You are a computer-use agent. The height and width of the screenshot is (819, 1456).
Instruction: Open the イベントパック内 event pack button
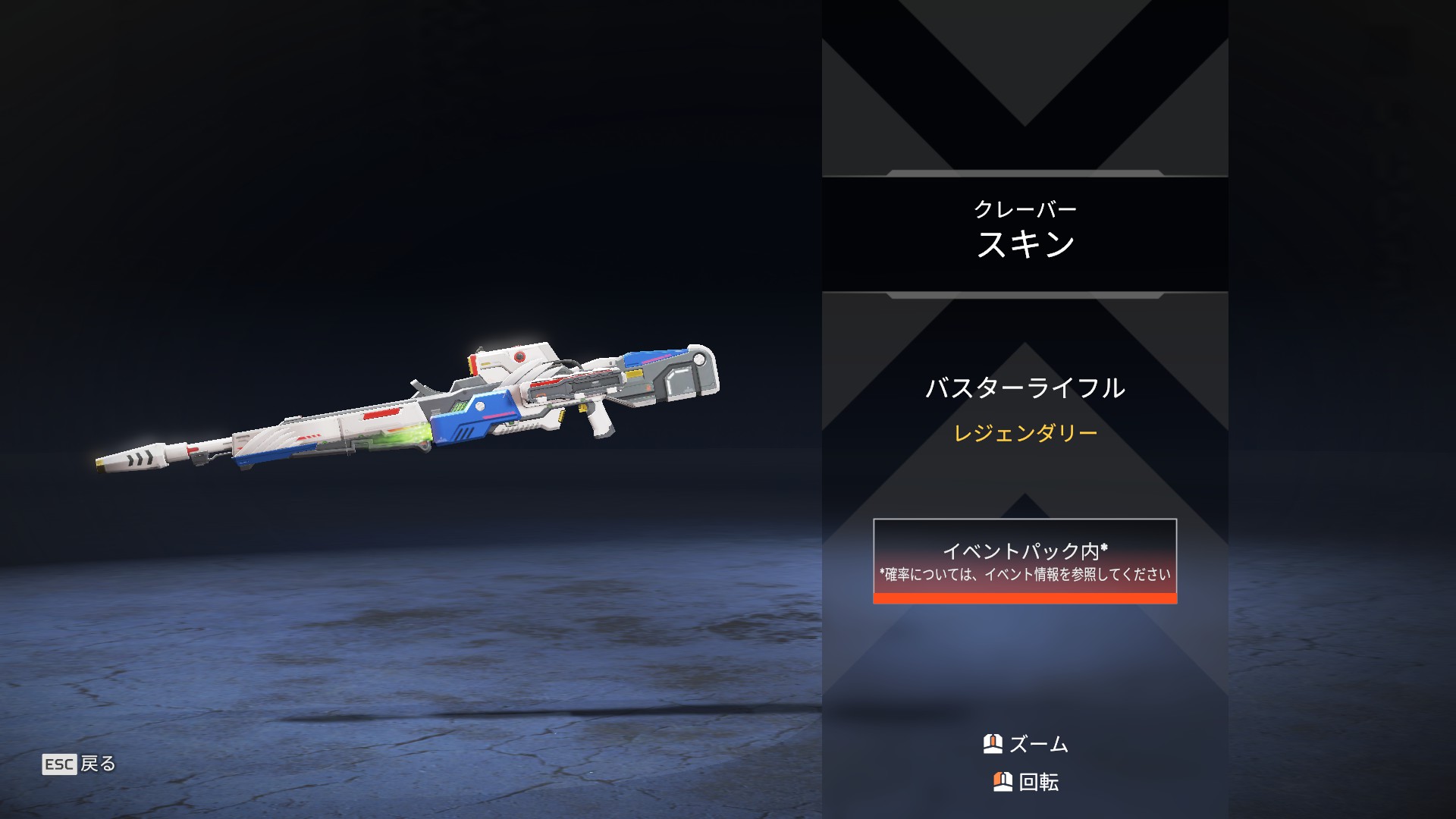(x=1025, y=561)
